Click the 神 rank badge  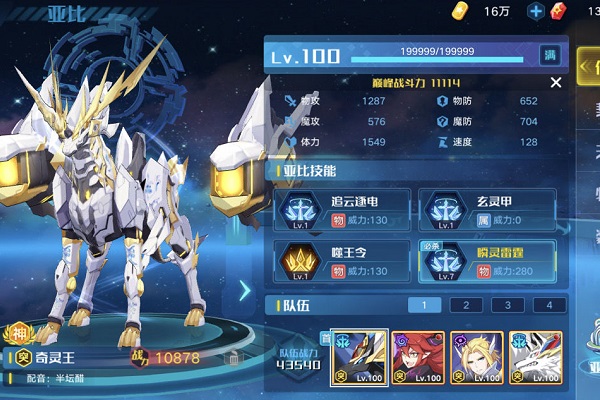click(18, 335)
